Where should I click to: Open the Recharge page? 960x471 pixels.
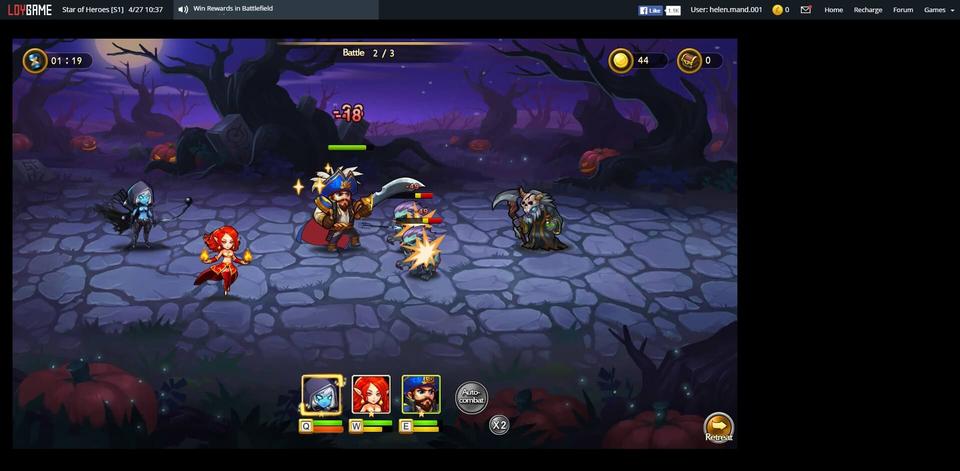[868, 10]
